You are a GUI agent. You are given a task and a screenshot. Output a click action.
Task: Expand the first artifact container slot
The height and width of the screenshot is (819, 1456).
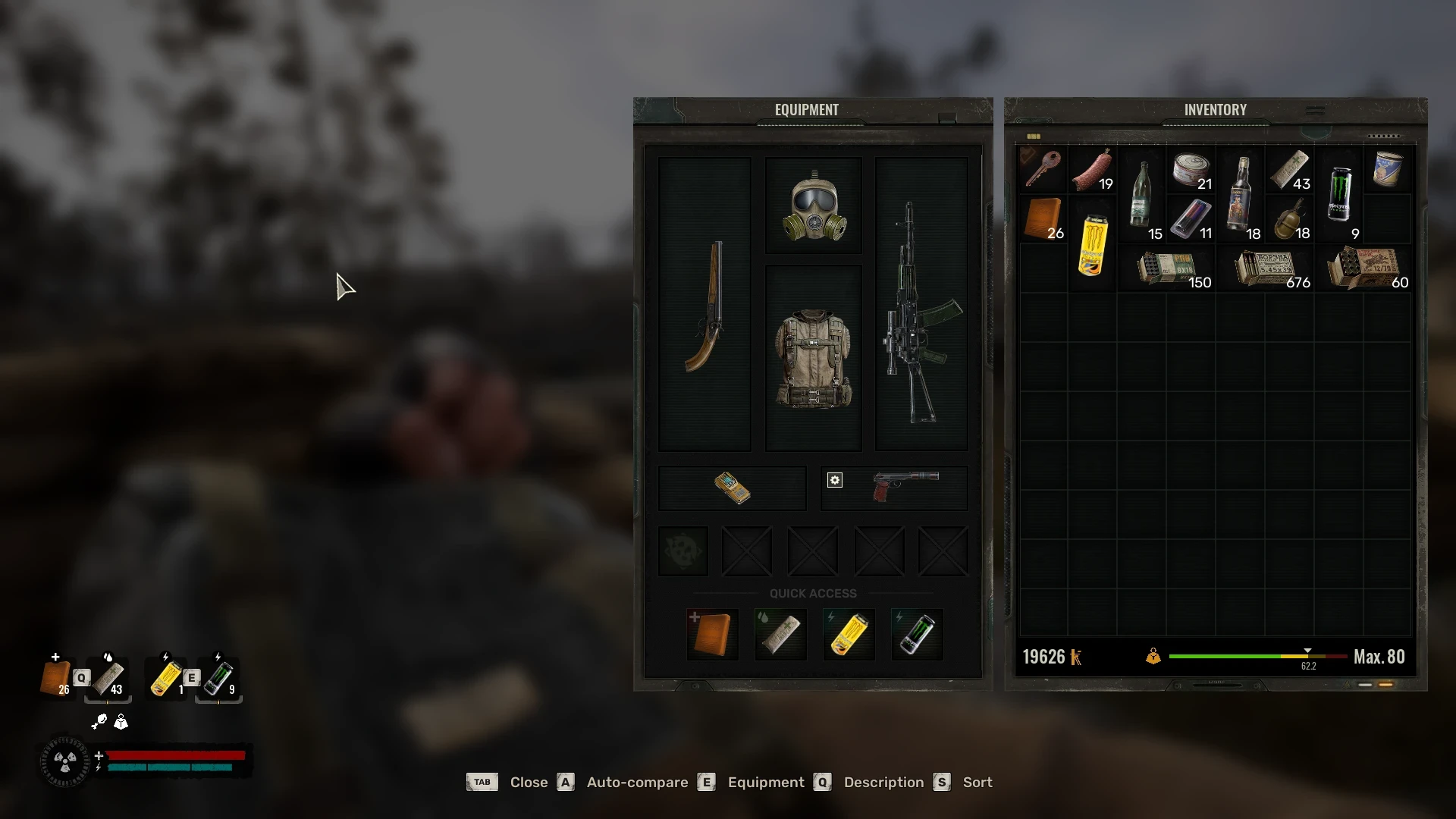682,551
